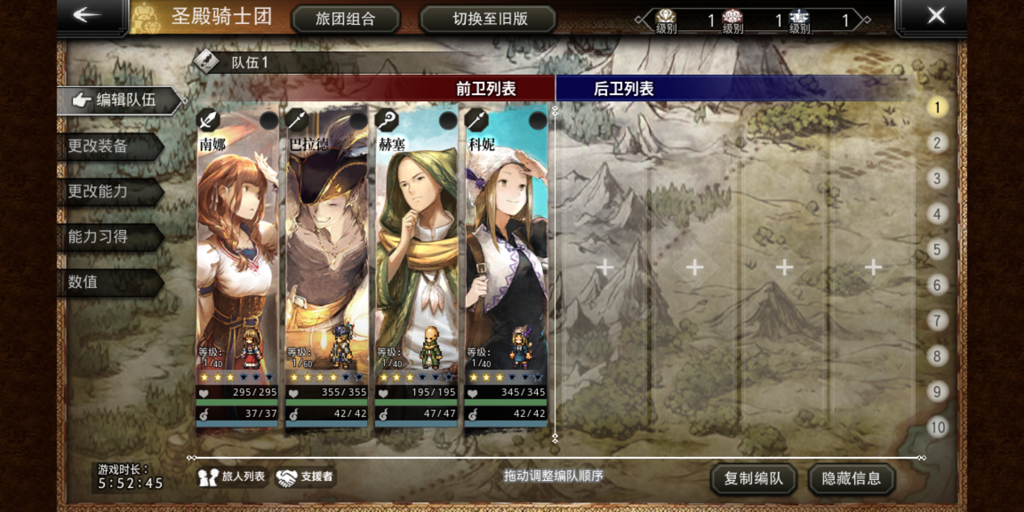Open the 支援者 supporter list
Screen dimensions: 1024x512
pyautogui.click(x=305, y=477)
